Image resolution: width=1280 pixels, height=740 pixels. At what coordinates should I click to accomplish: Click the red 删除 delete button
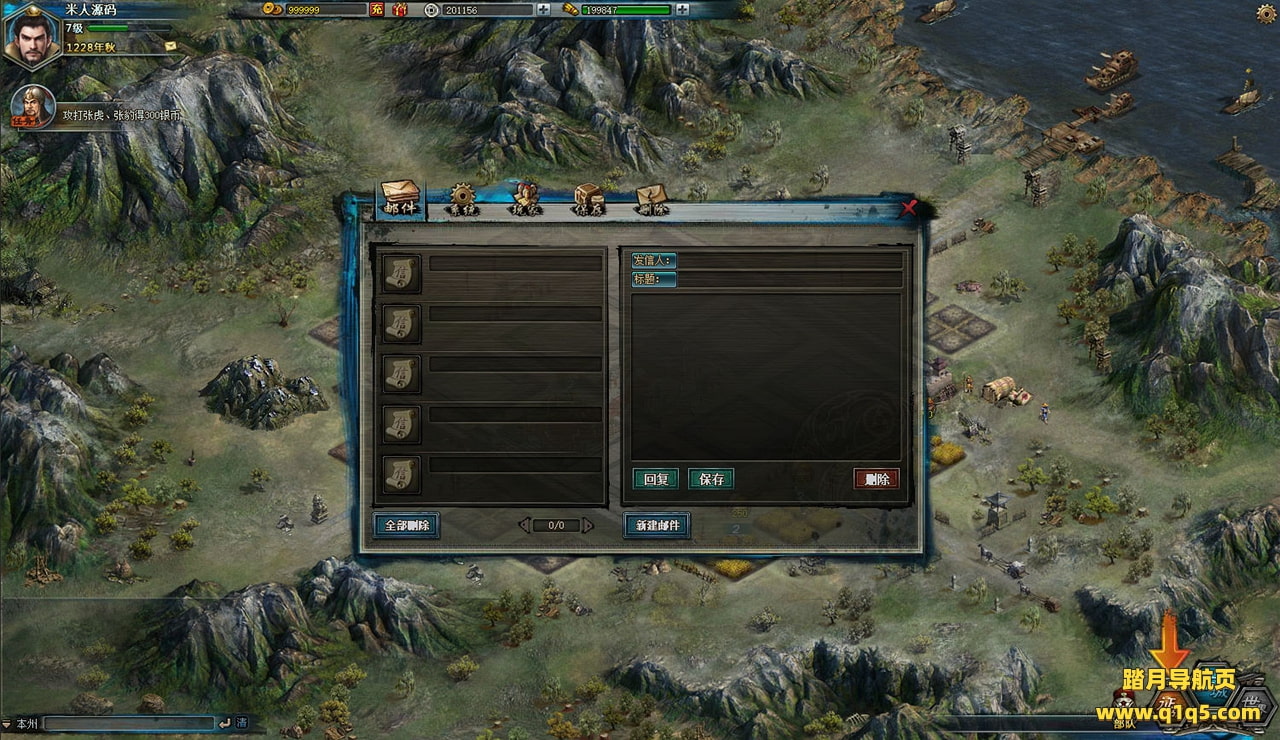[877, 479]
